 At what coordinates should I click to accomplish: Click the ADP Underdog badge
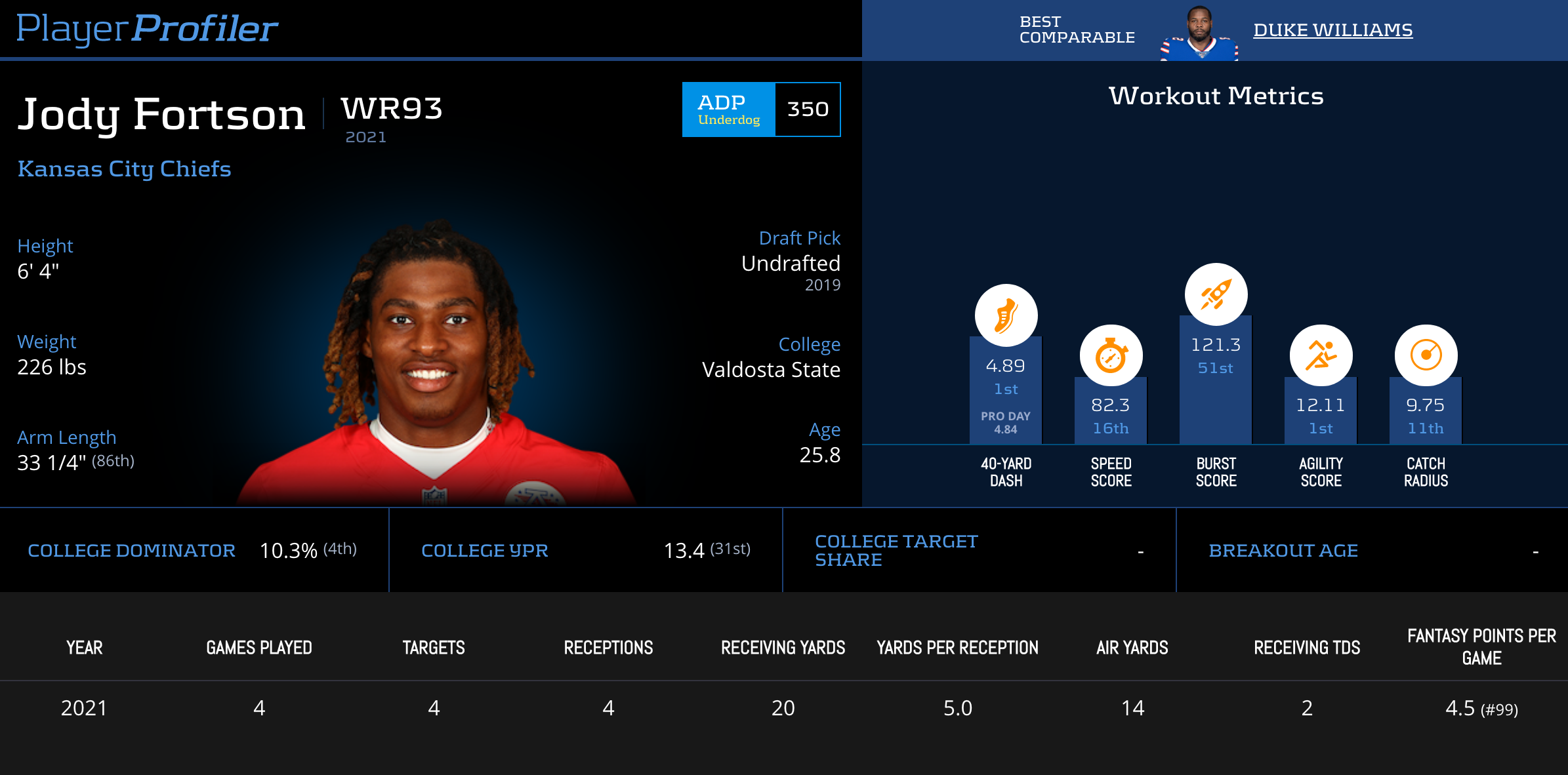[x=729, y=109]
